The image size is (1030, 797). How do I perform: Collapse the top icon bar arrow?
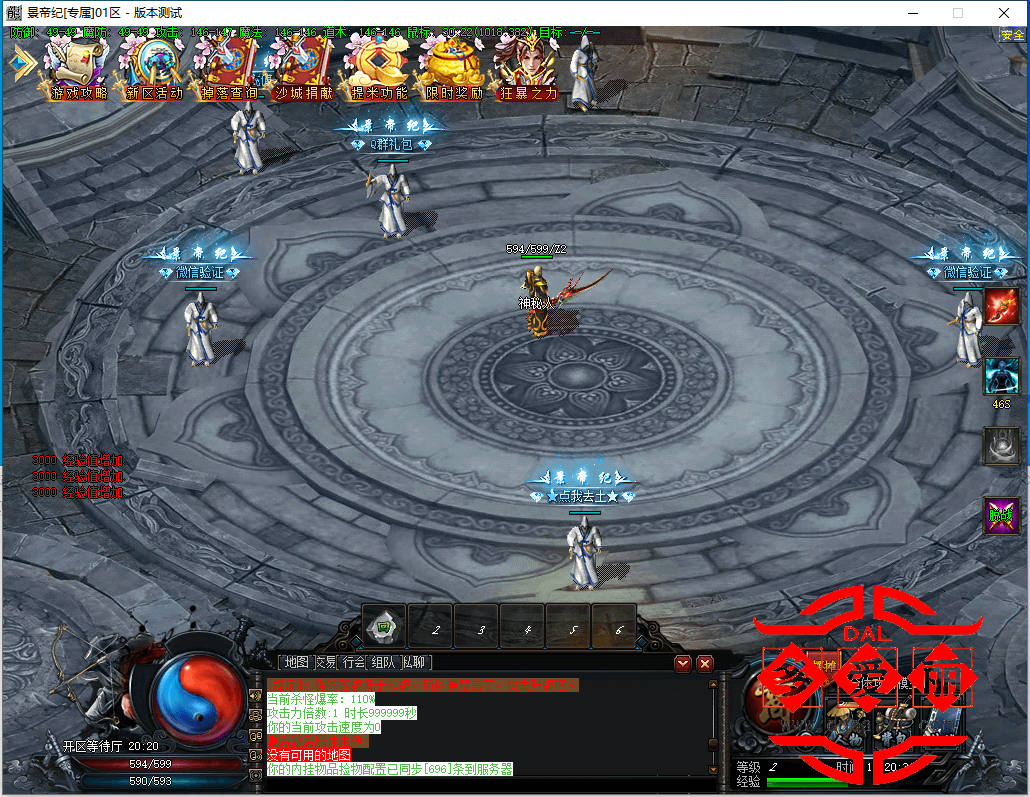[20, 62]
